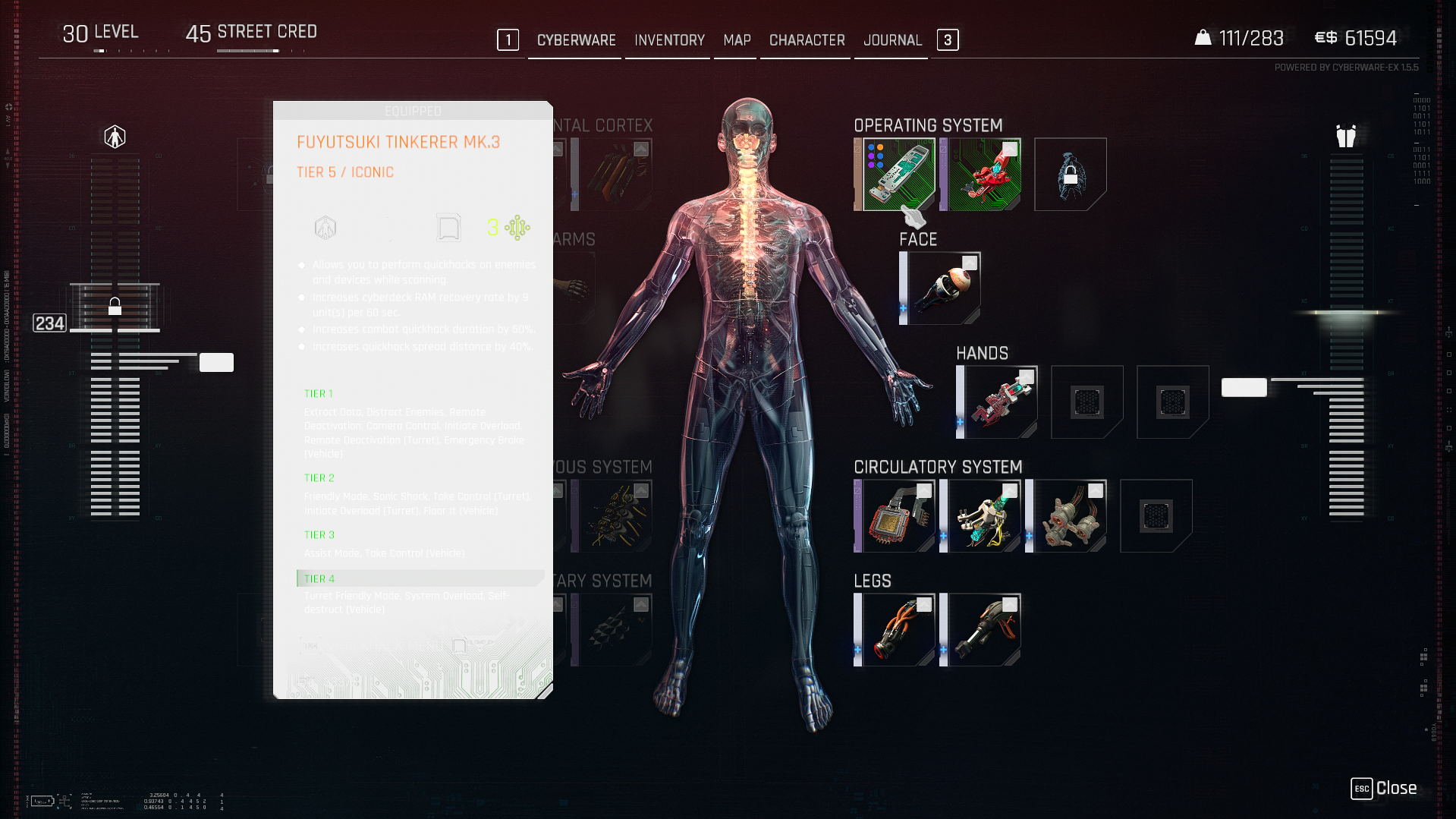Viewport: 1456px width, 819px height.
Task: Choose the empty Circulatory System slot
Action: coord(1156,516)
